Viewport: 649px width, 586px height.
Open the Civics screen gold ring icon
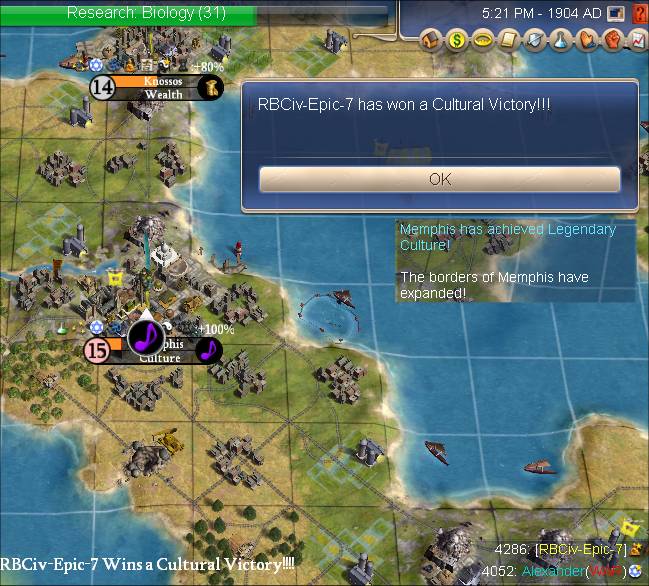pos(482,40)
